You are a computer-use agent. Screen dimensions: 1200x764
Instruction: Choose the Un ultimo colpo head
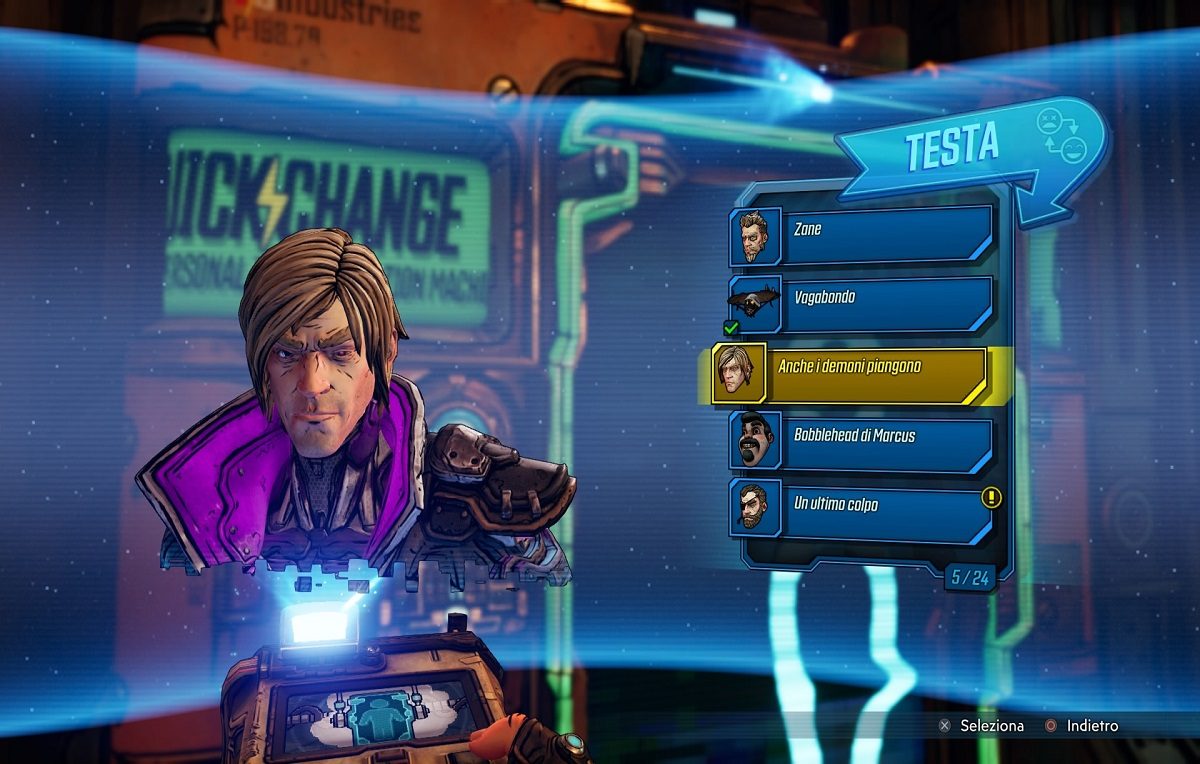862,508
